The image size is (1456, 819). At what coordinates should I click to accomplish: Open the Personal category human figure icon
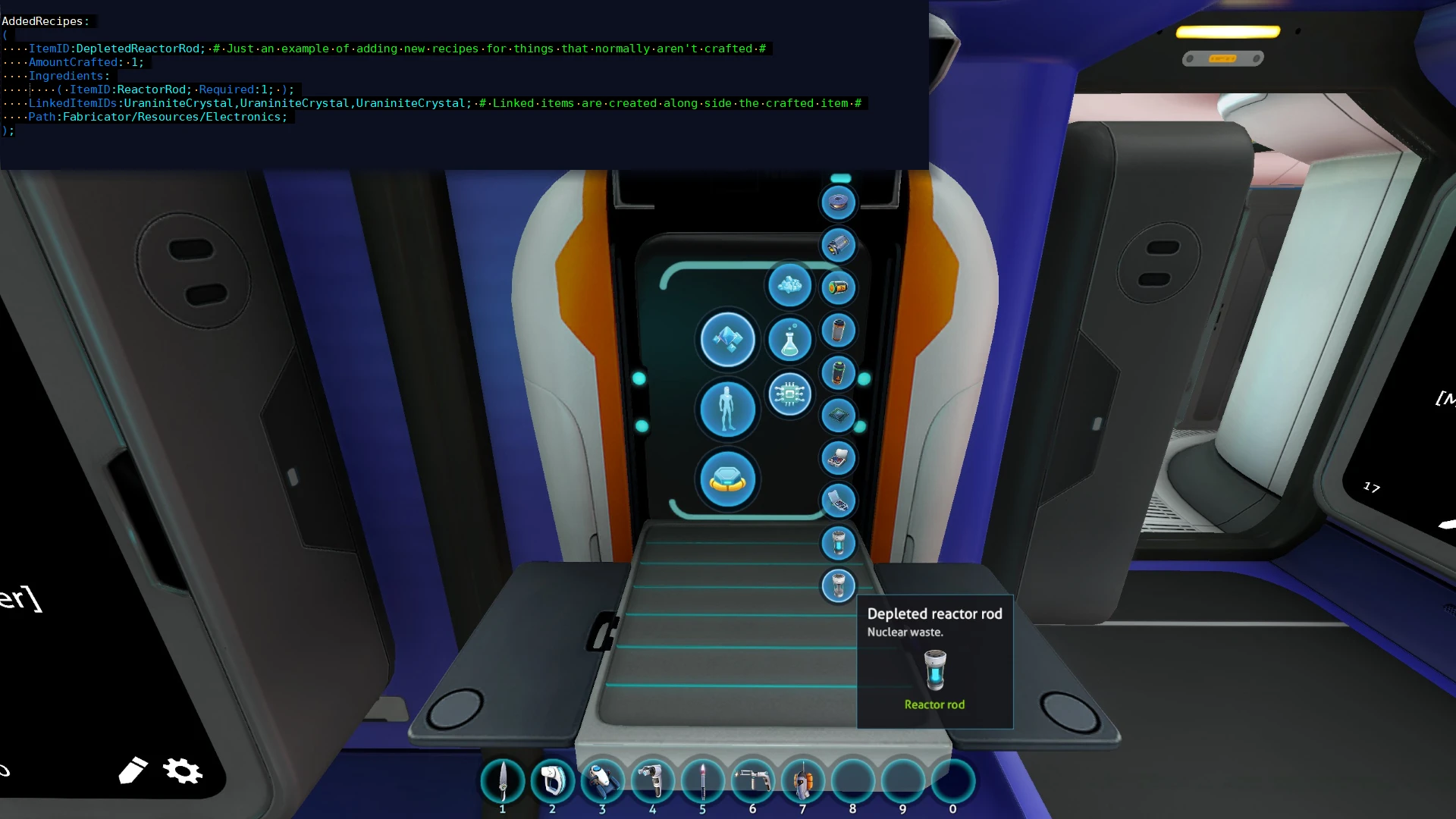pyautogui.click(x=726, y=409)
